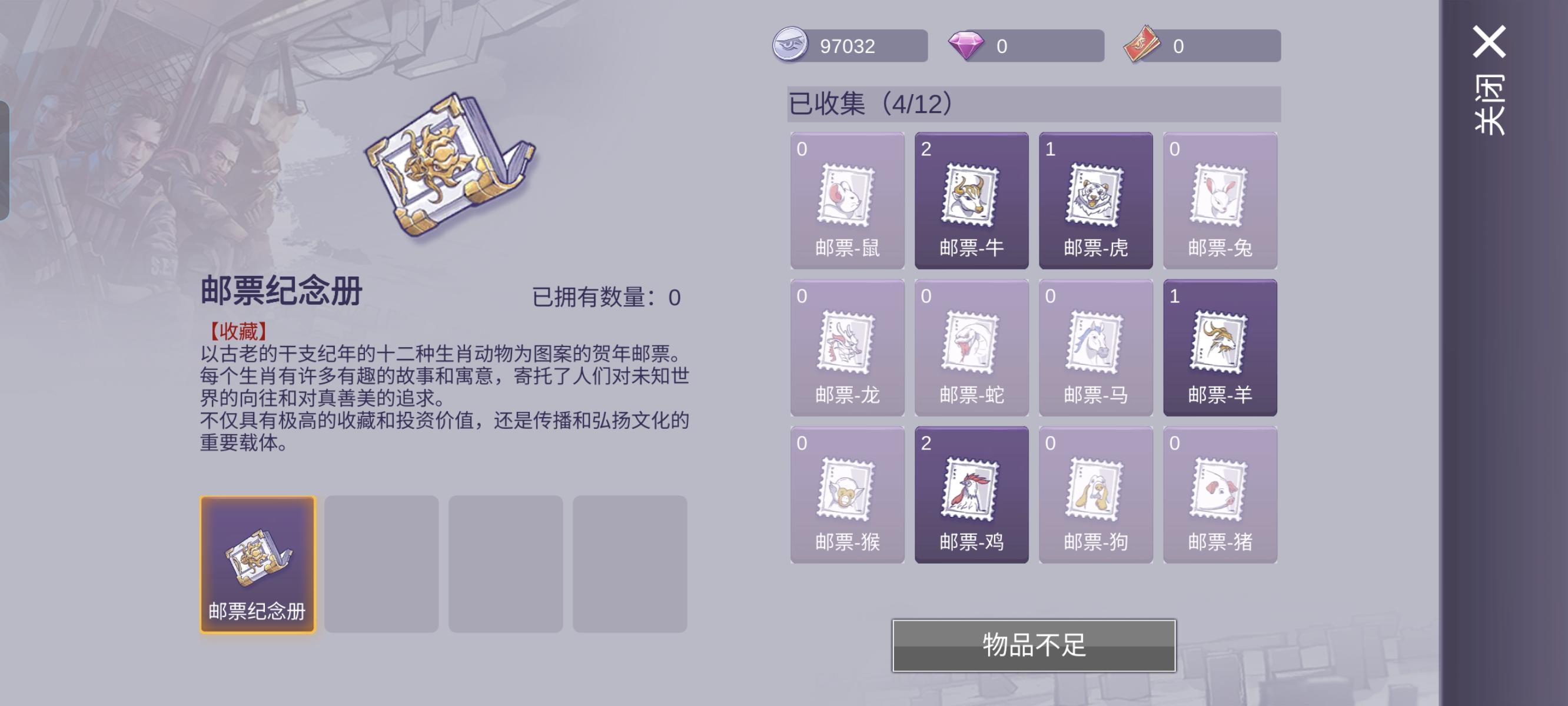Select the 邮票纪念册 album thumbnail
The height and width of the screenshot is (706, 1568).
click(258, 565)
